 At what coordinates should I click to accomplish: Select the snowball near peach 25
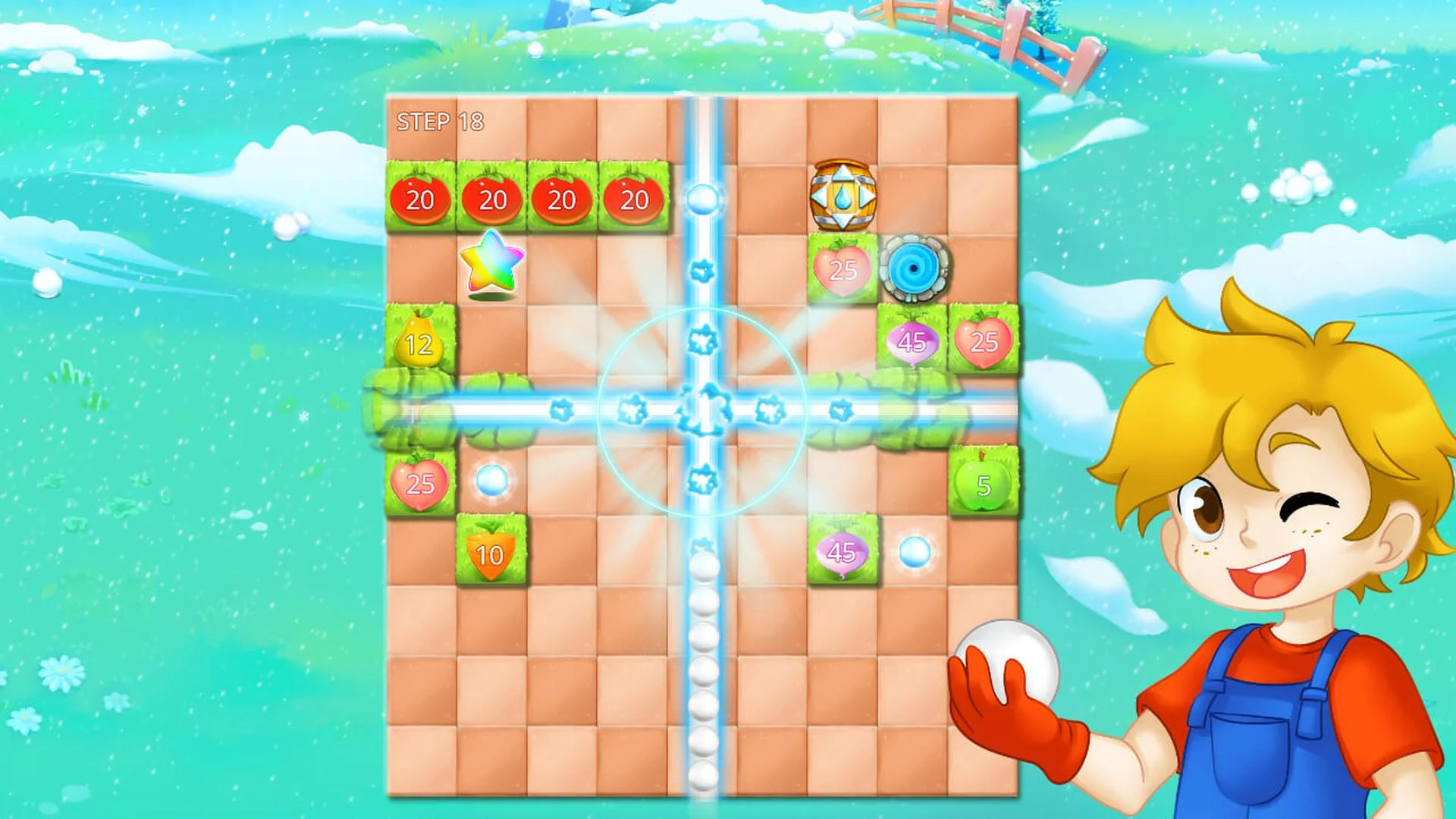pyautogui.click(x=491, y=480)
